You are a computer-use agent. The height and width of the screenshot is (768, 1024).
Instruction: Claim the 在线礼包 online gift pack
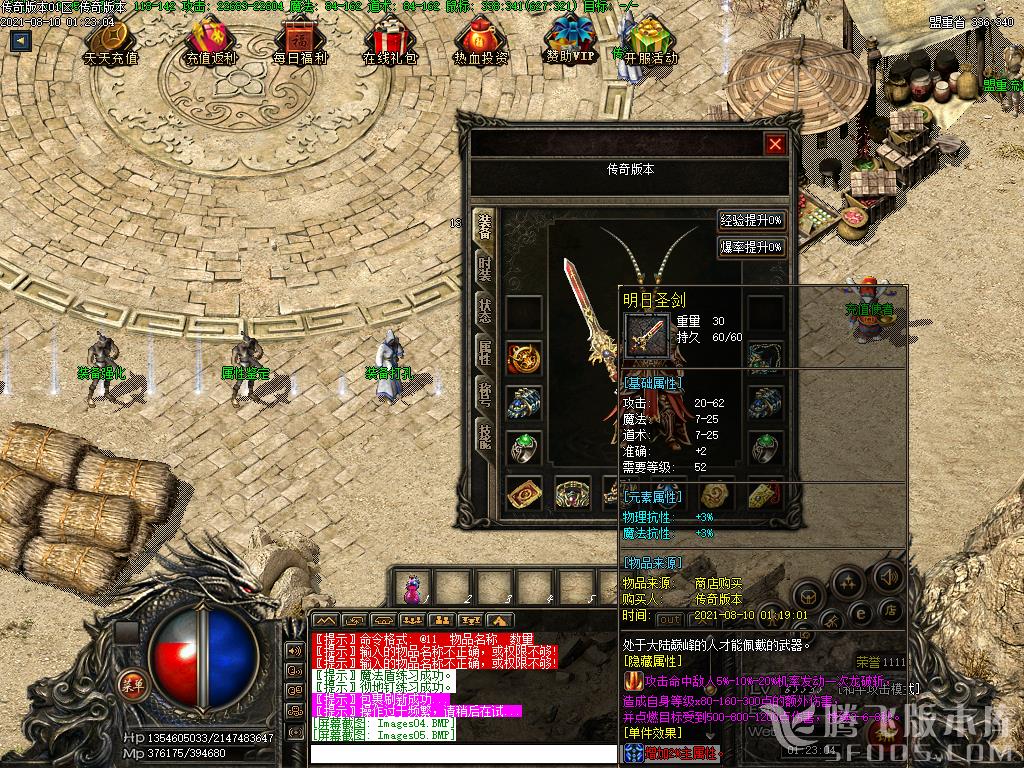click(x=390, y=42)
